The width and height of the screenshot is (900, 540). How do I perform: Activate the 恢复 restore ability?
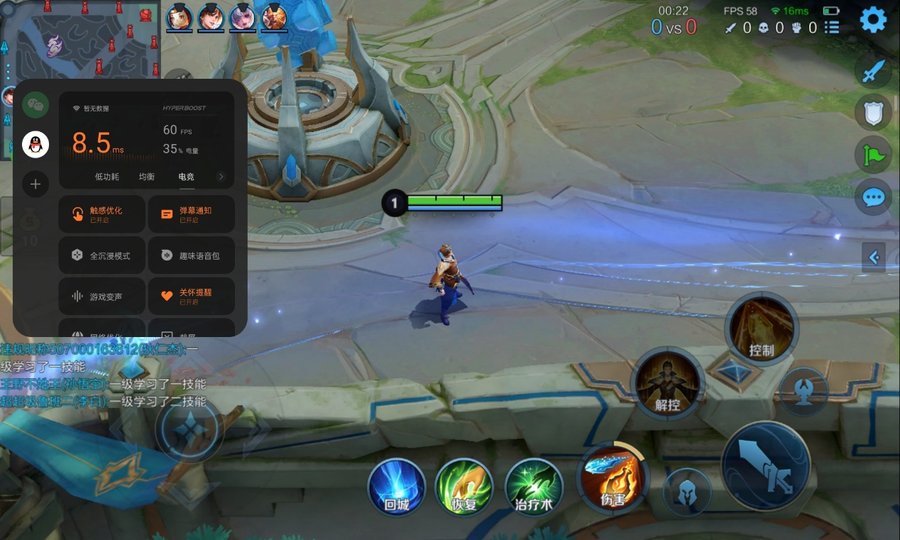(463, 485)
